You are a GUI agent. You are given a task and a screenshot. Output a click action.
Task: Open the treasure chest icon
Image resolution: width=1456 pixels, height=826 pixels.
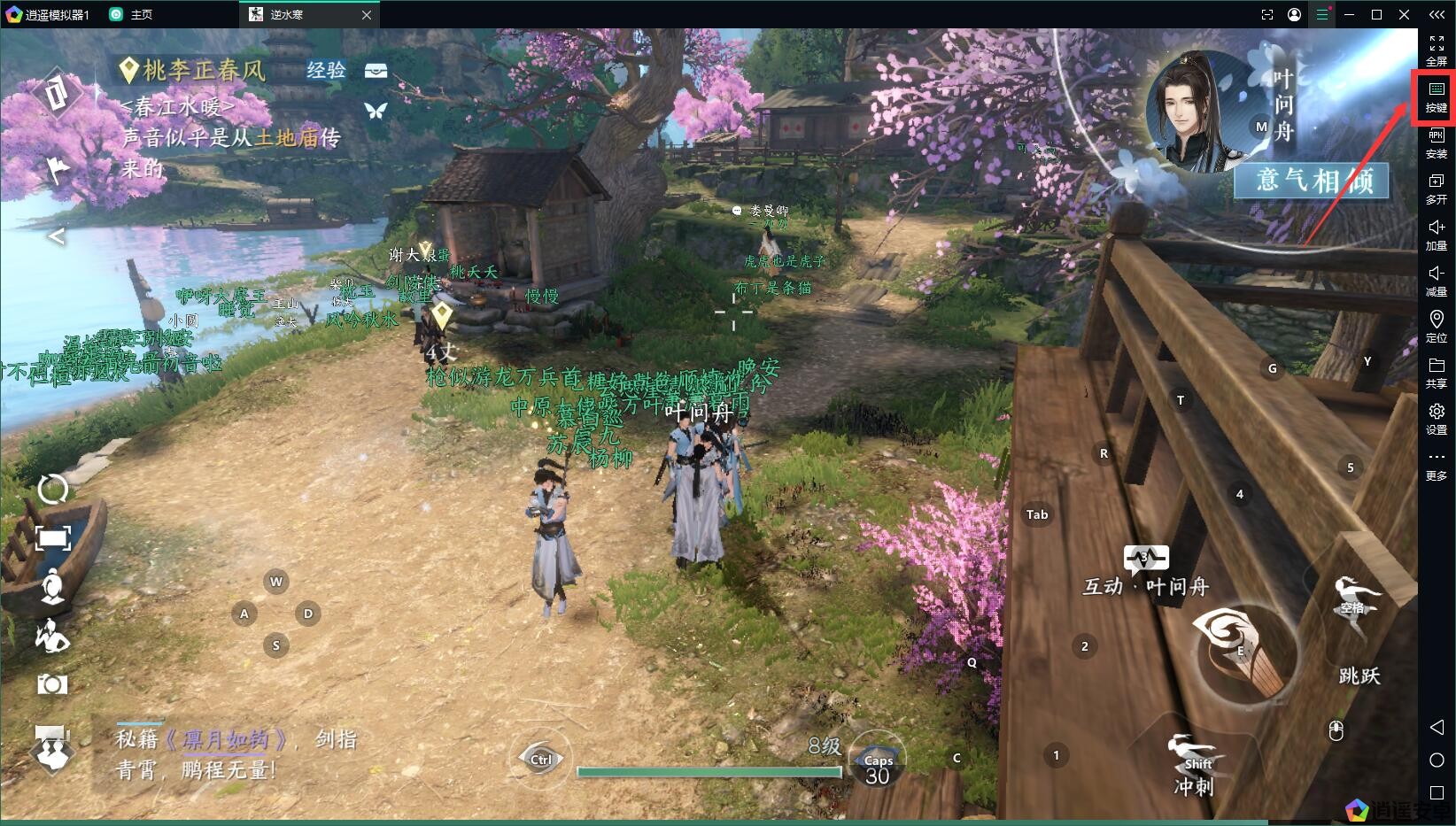(x=376, y=71)
